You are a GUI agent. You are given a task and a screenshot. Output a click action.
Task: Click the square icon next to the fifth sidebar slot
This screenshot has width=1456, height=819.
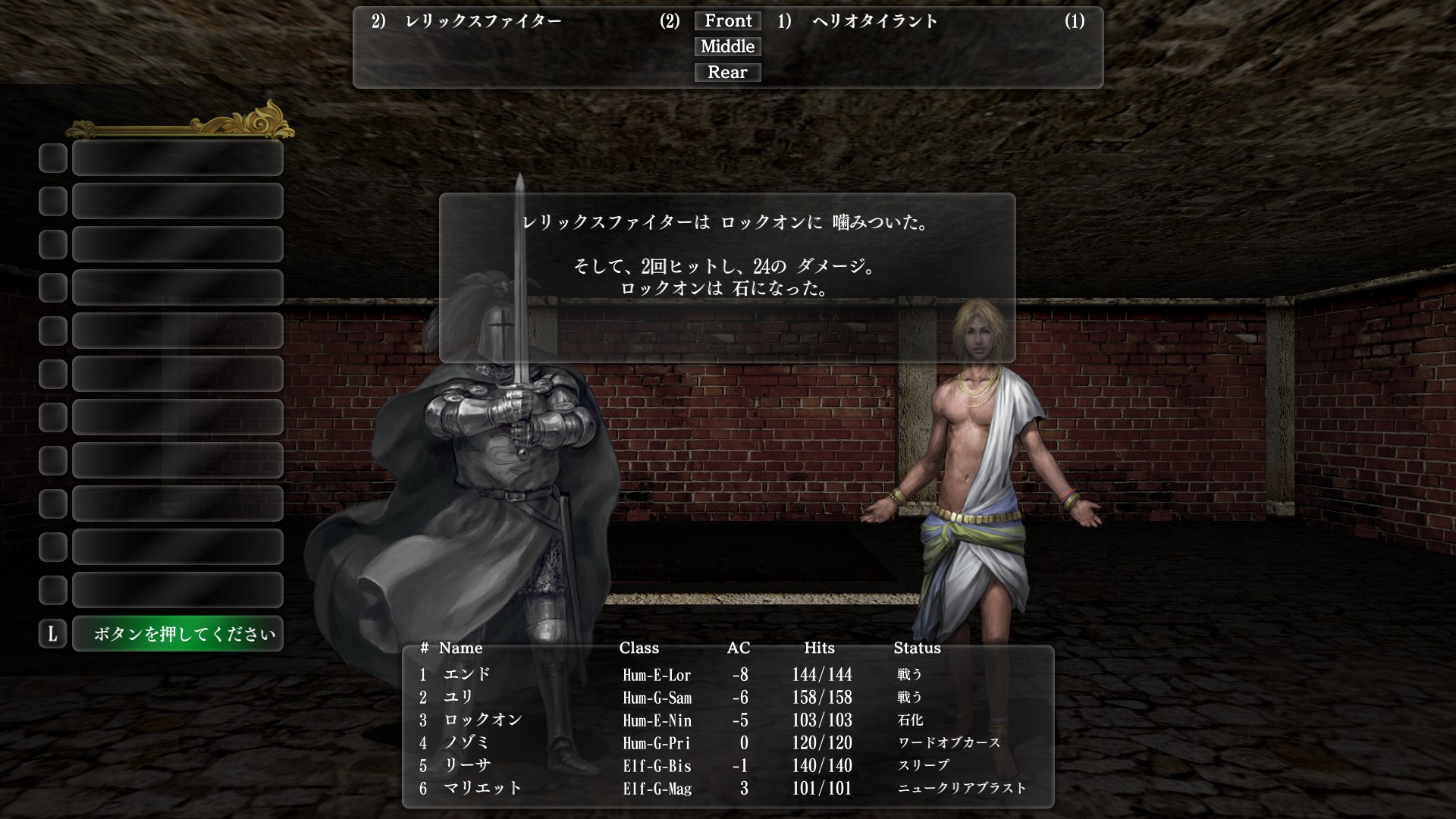click(52, 331)
